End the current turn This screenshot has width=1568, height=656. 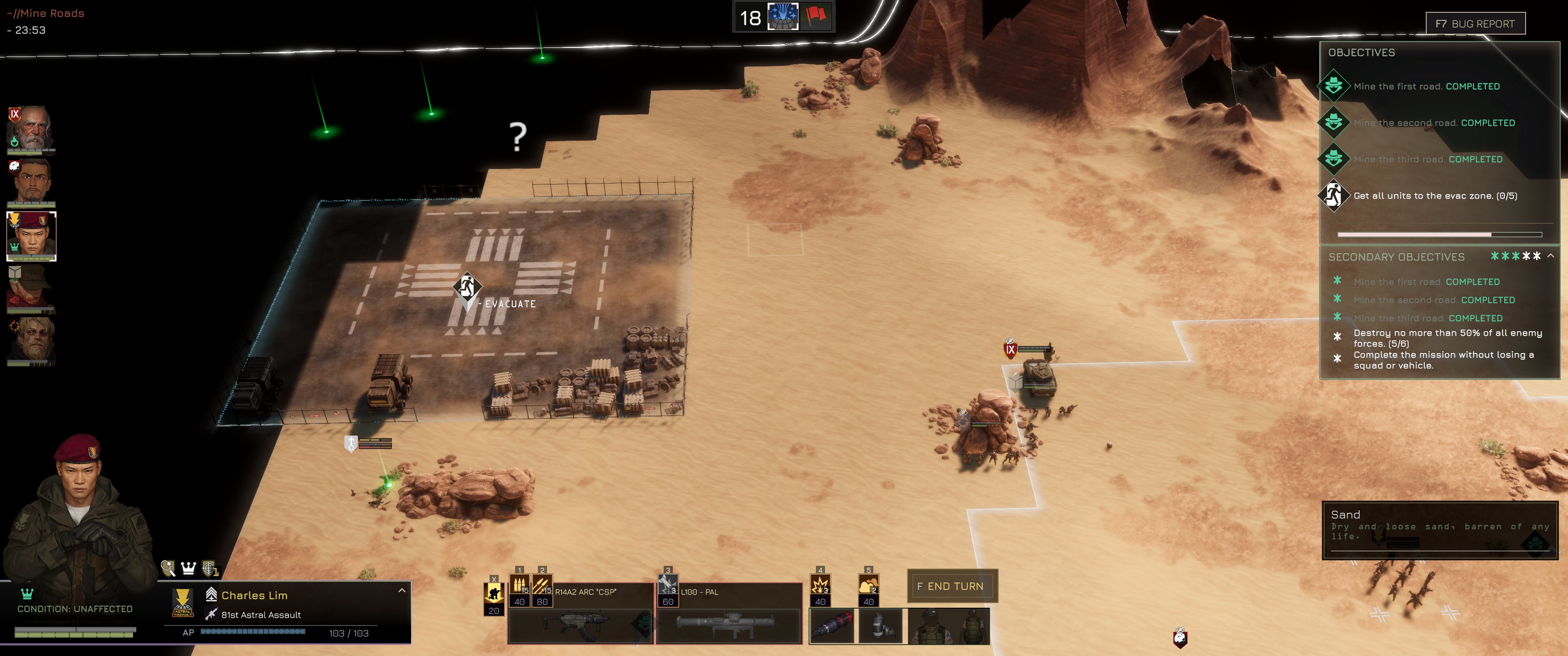(952, 586)
